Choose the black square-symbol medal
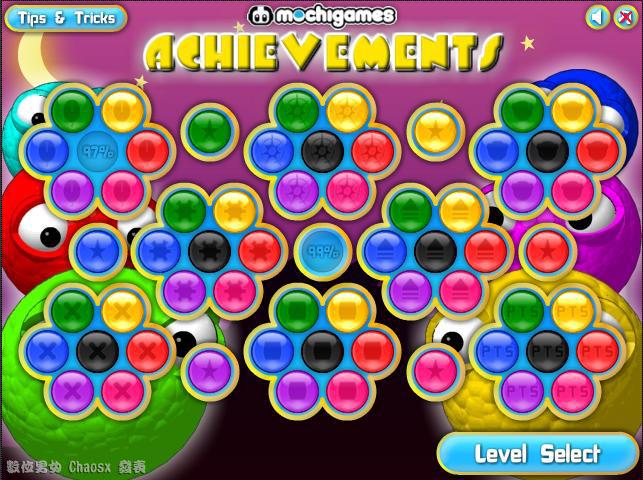This screenshot has width=643, height=480. (x=321, y=349)
